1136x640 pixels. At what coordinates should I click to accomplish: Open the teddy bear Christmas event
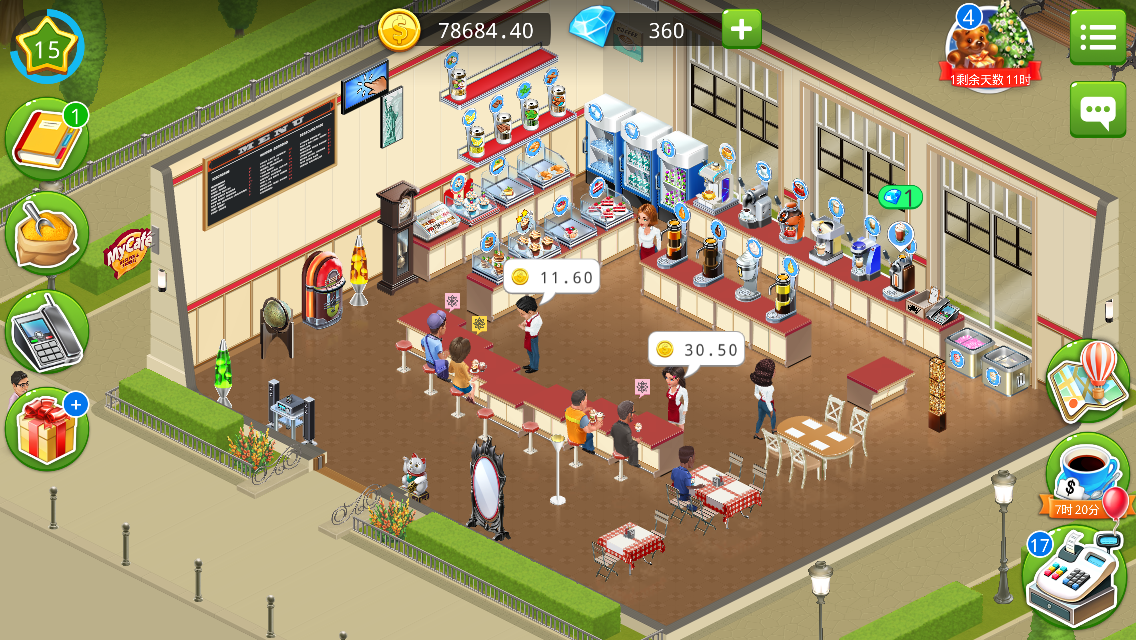click(990, 48)
